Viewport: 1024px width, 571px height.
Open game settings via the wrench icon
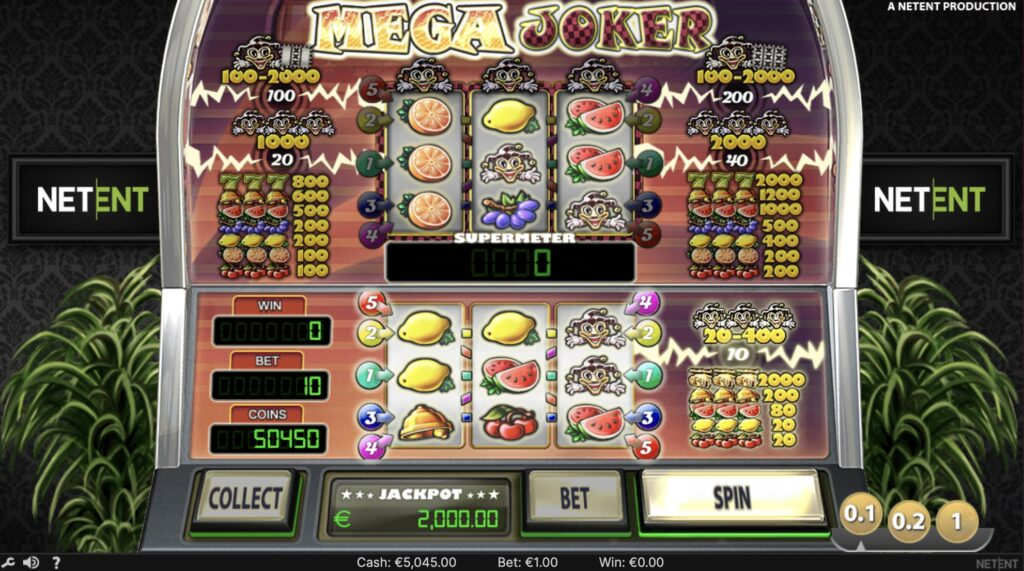pos(9,562)
